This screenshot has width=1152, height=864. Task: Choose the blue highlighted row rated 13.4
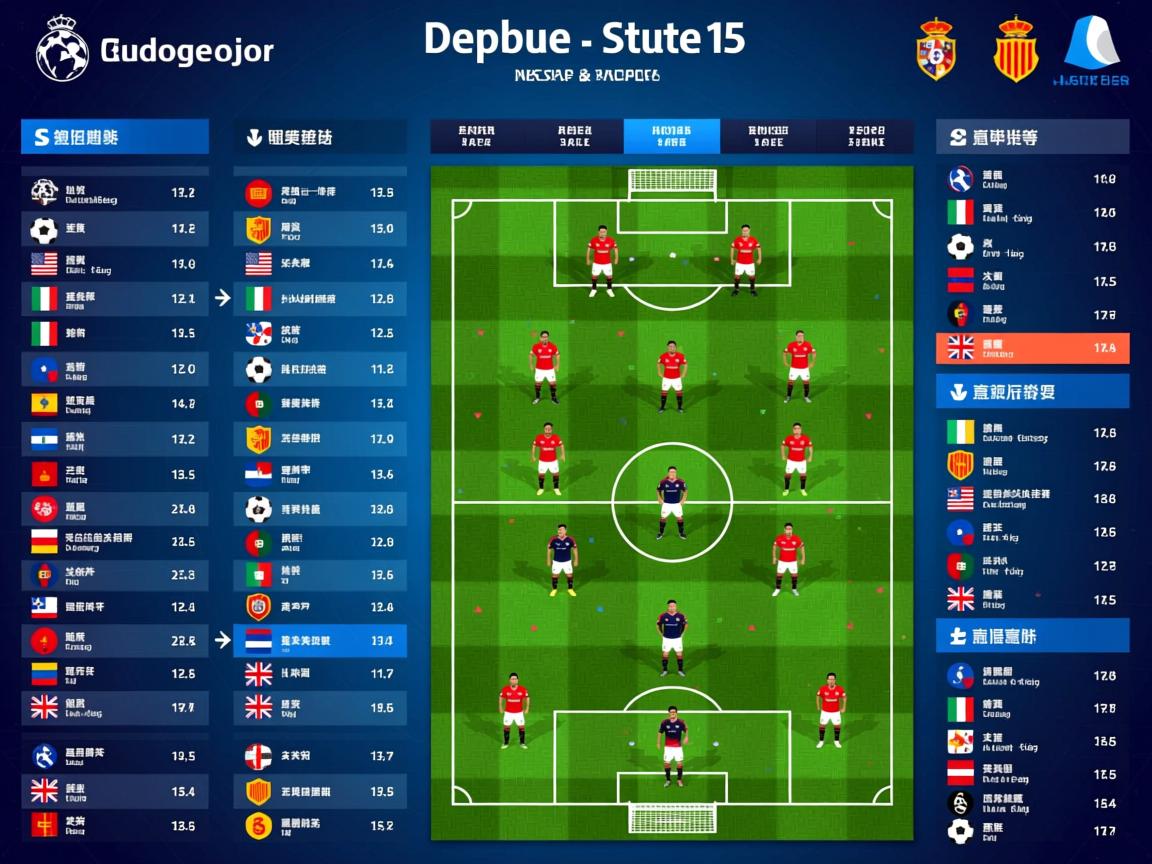point(320,640)
